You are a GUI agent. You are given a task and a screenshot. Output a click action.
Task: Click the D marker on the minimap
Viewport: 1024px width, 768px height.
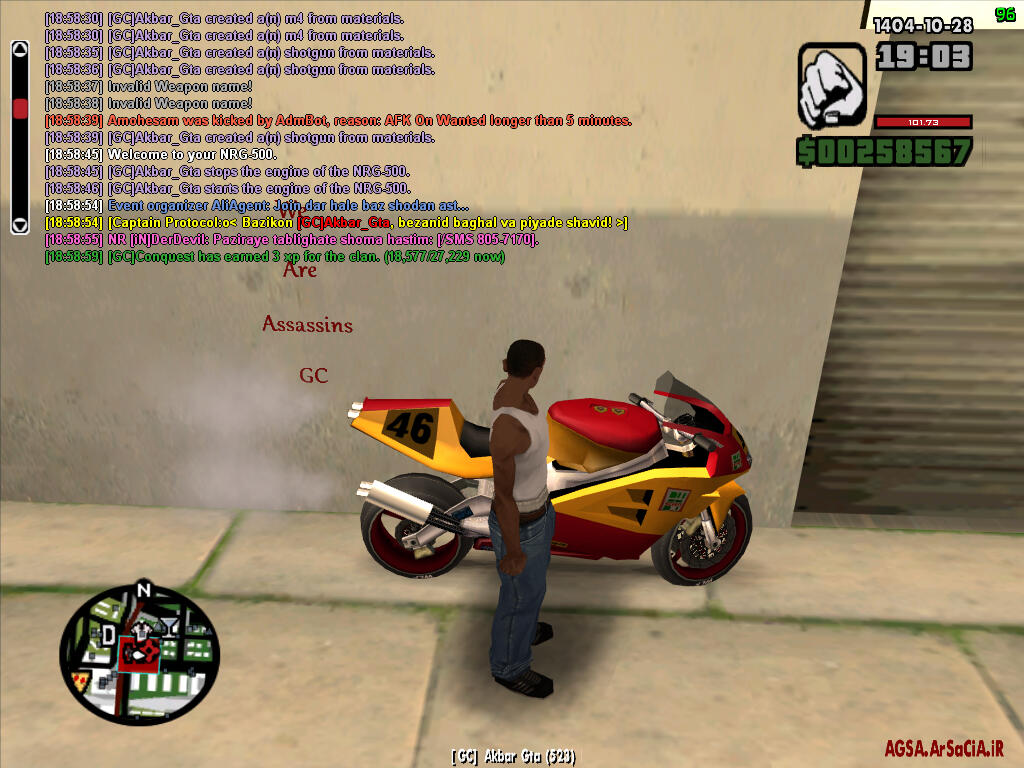click(108, 634)
